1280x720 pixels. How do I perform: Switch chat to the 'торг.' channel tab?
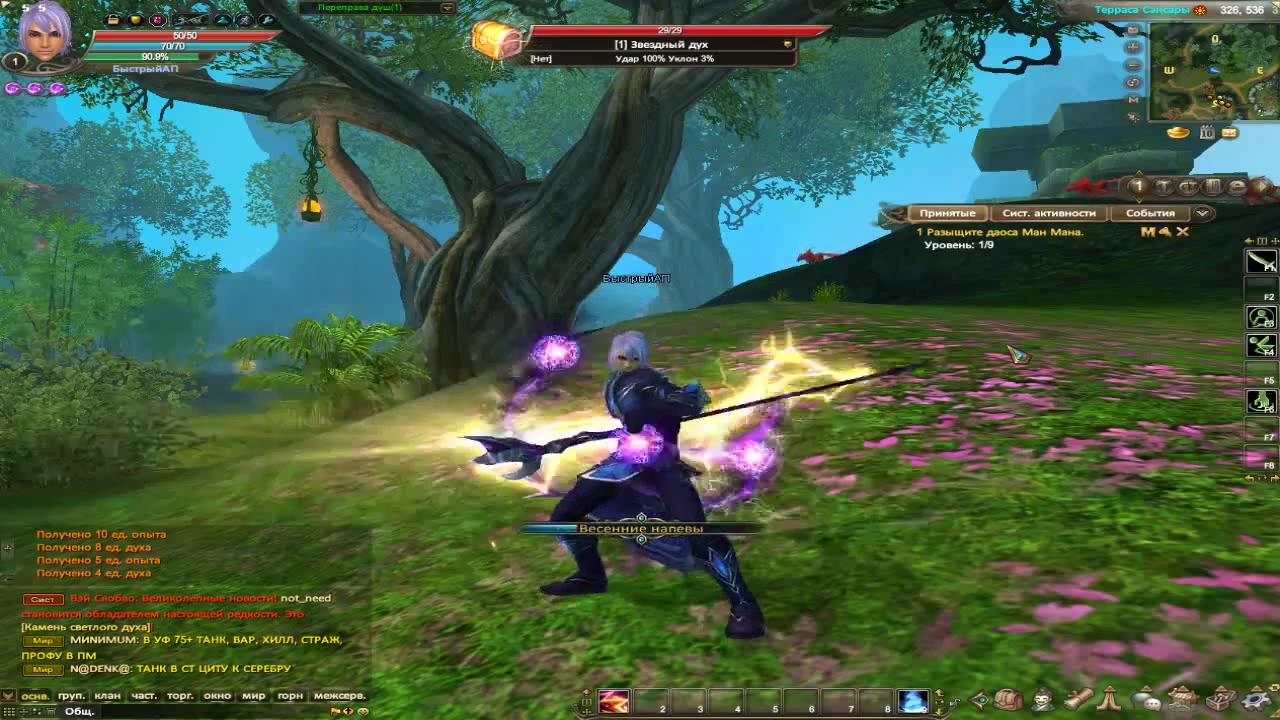[180, 695]
